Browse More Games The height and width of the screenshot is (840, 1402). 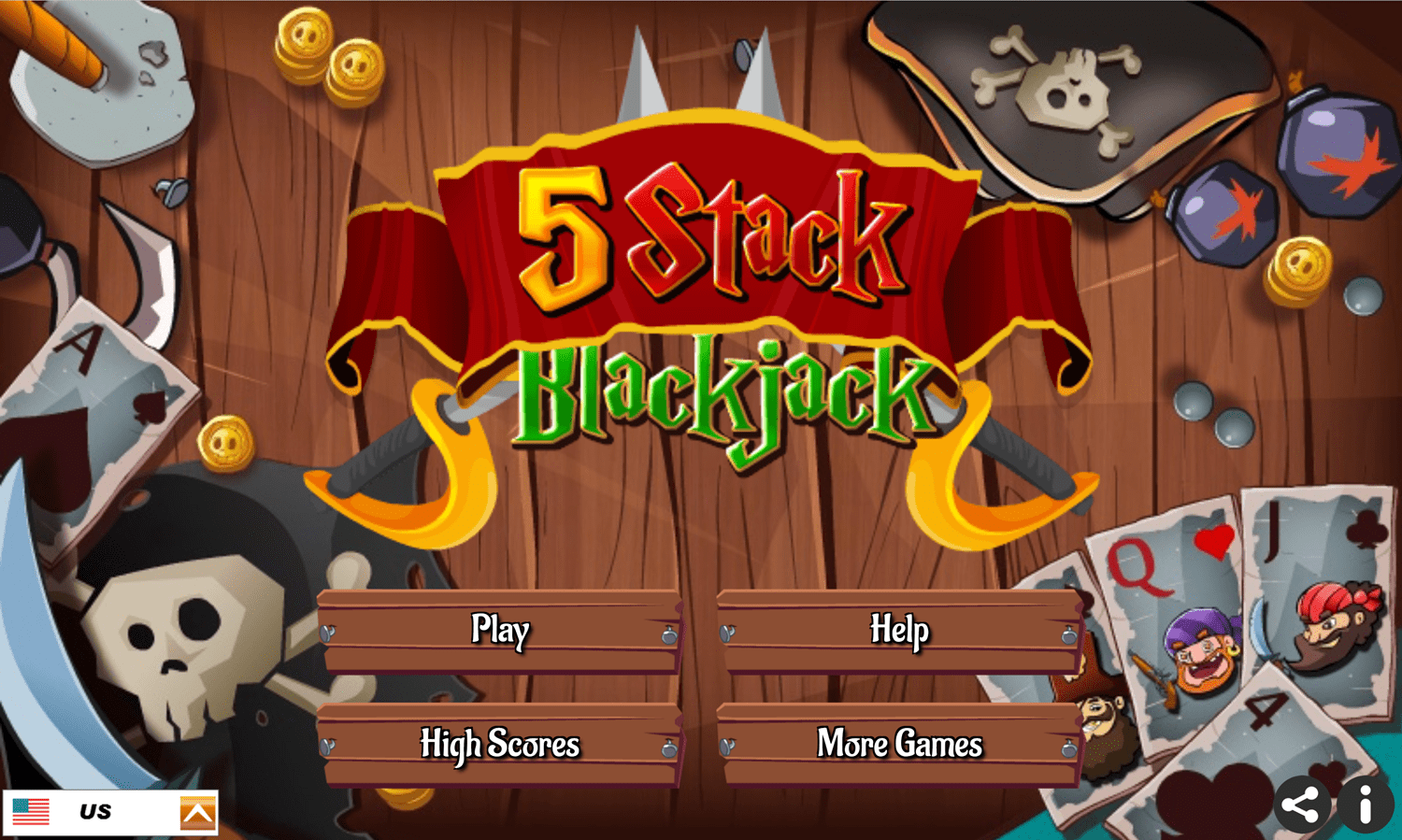click(898, 745)
